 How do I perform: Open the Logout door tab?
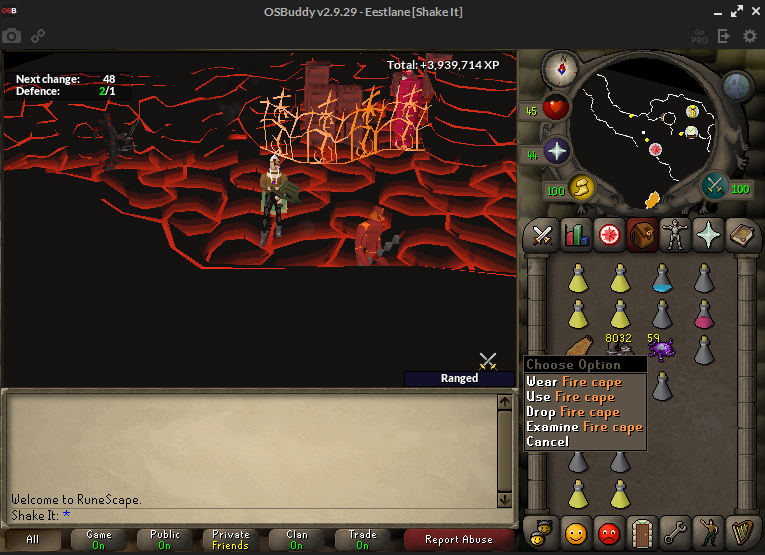(642, 530)
